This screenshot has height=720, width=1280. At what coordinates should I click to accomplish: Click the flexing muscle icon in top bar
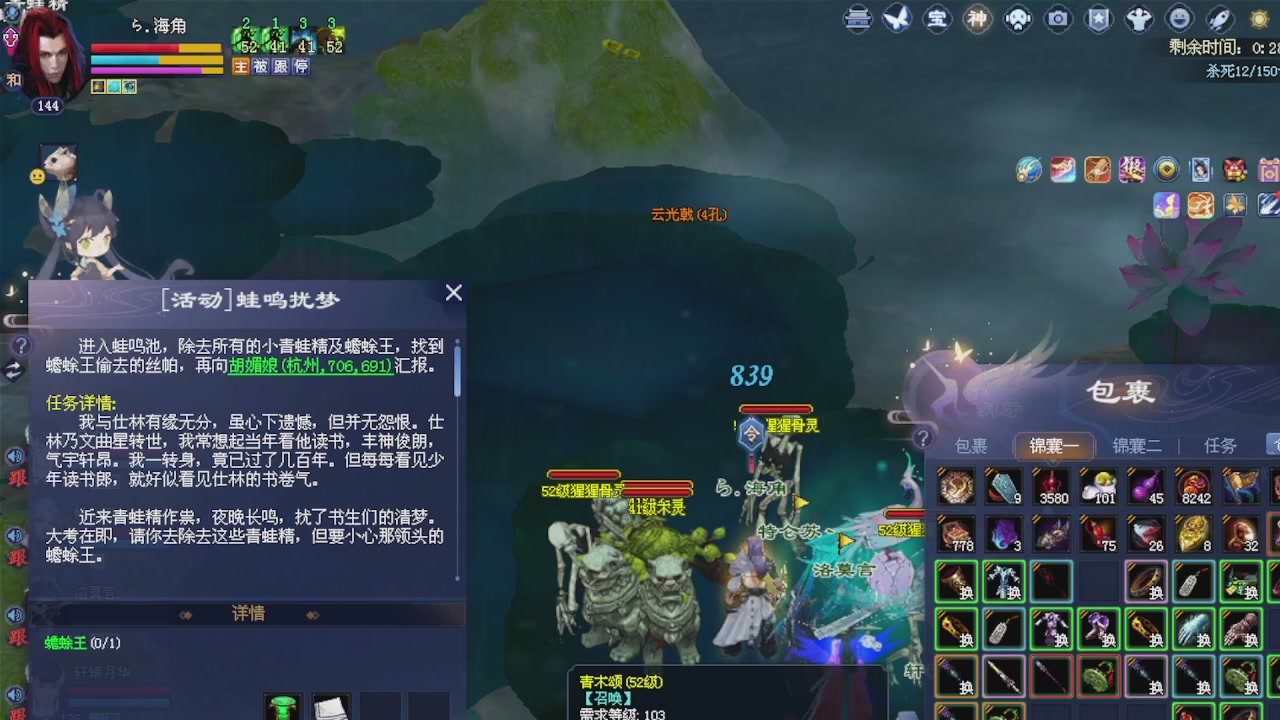click(x=1137, y=19)
